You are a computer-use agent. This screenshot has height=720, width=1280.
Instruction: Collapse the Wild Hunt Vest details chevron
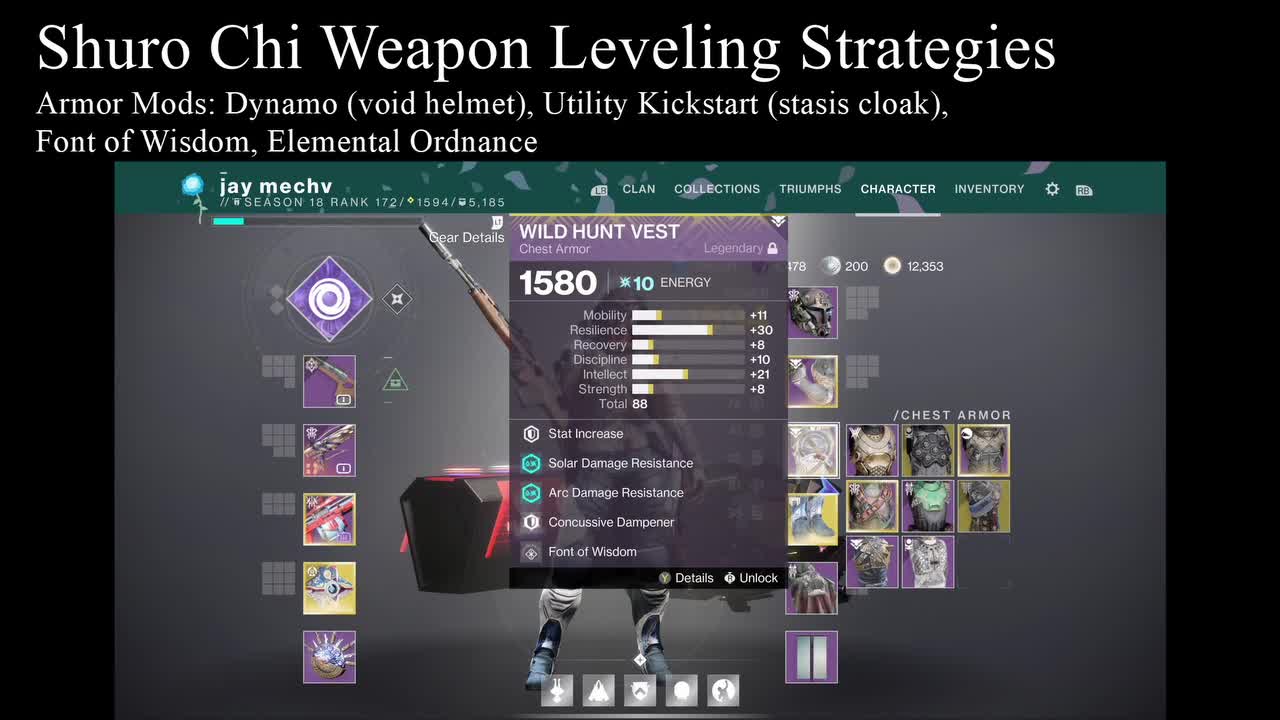pos(775,221)
